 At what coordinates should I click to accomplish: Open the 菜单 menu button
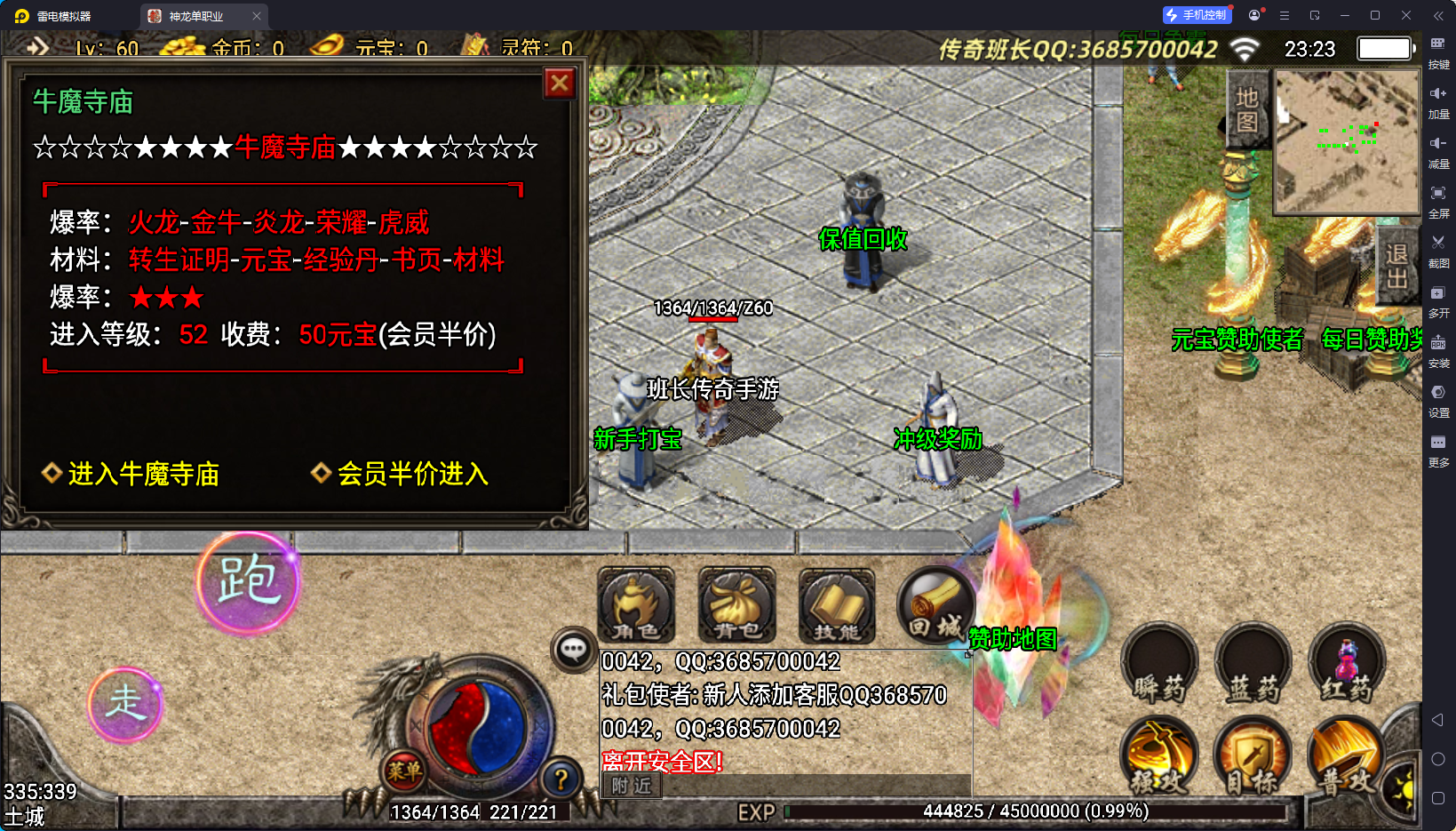coord(404,771)
